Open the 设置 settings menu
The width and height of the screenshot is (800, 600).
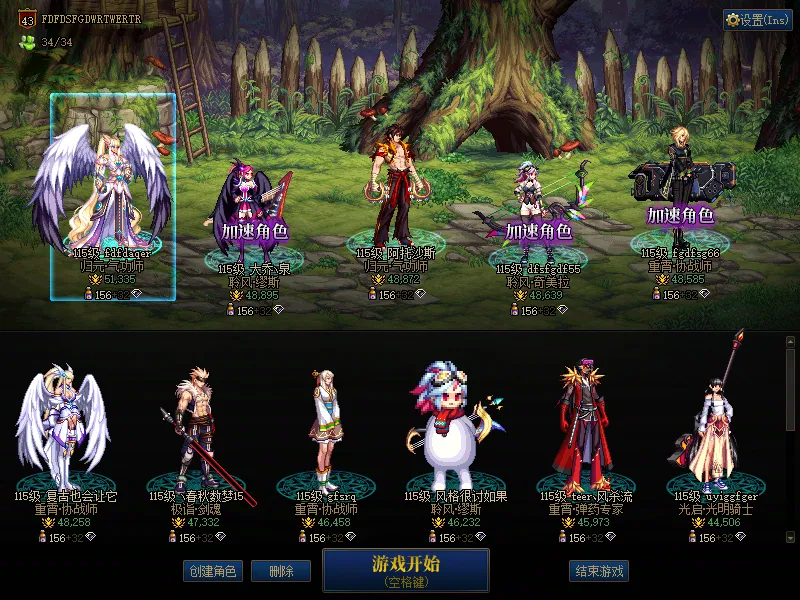[757, 19]
